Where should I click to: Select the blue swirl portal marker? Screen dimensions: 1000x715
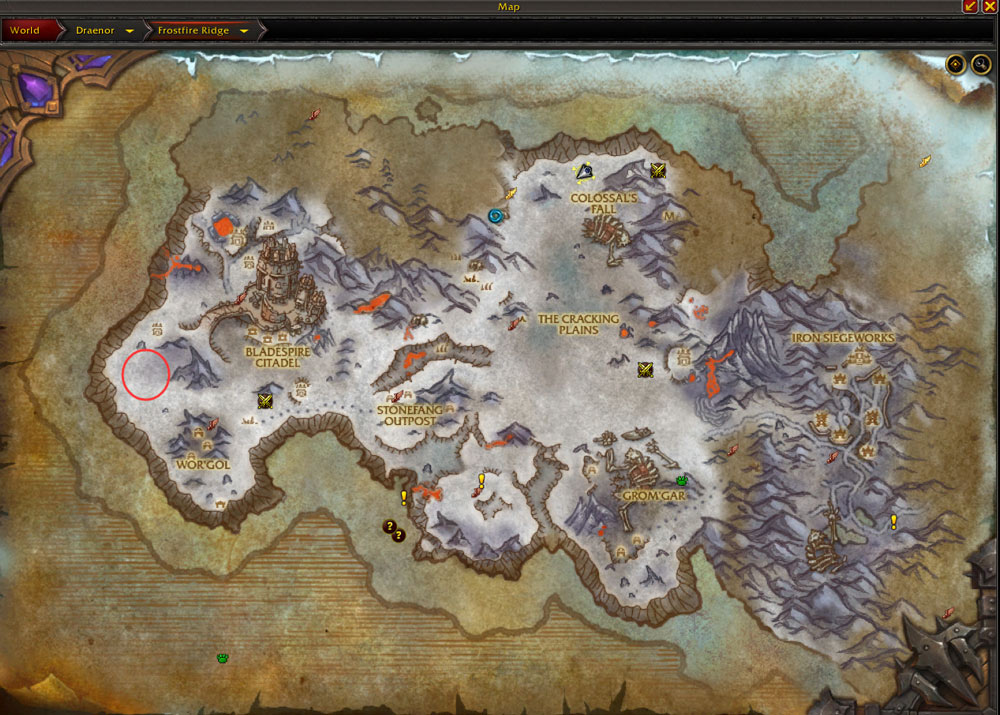pos(495,215)
